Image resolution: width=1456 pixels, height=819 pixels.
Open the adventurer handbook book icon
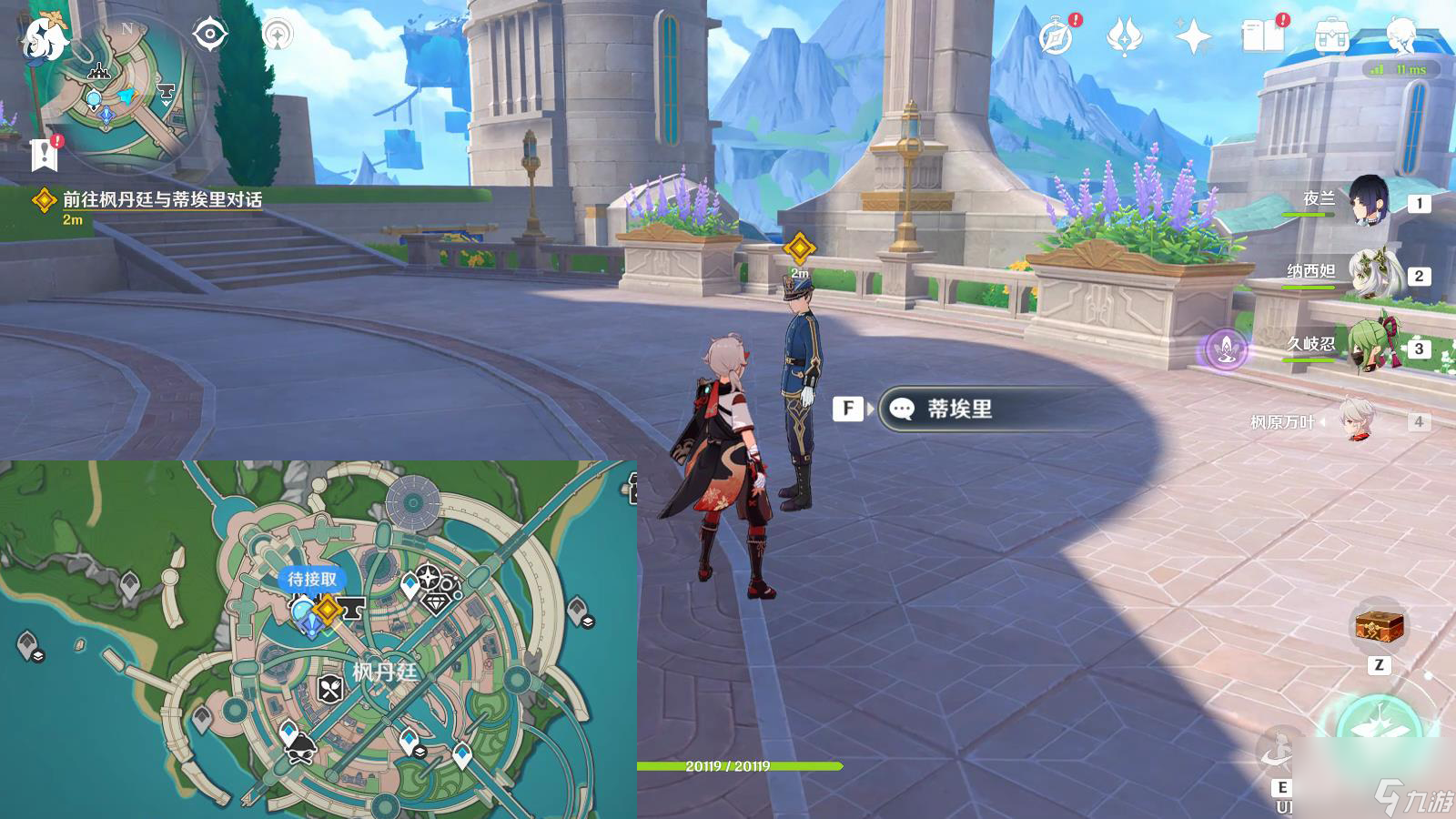[1262, 36]
